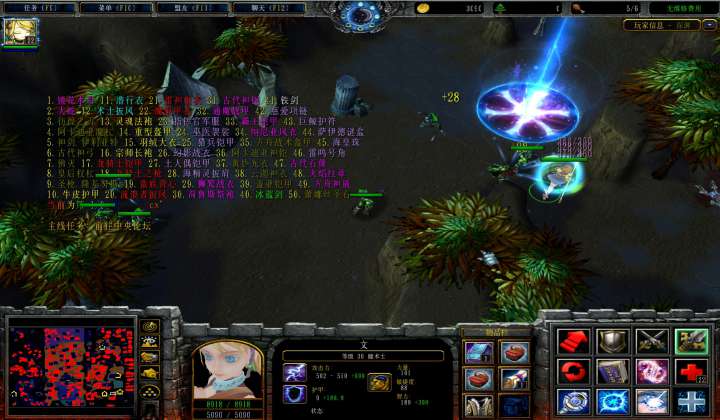Viewport: 720px width, 420px height.
Task: Click the minimap signal button
Action: (x=150, y=327)
